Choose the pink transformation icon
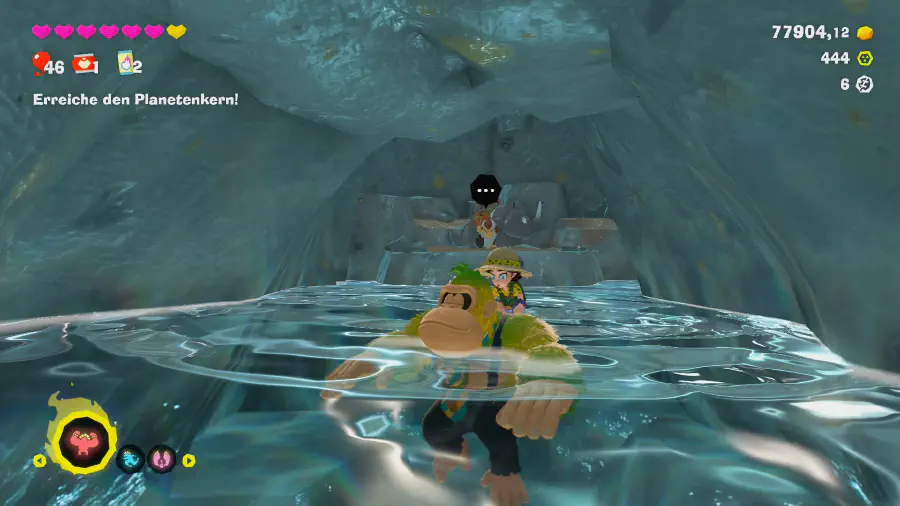The width and height of the screenshot is (900, 506). click(162, 460)
